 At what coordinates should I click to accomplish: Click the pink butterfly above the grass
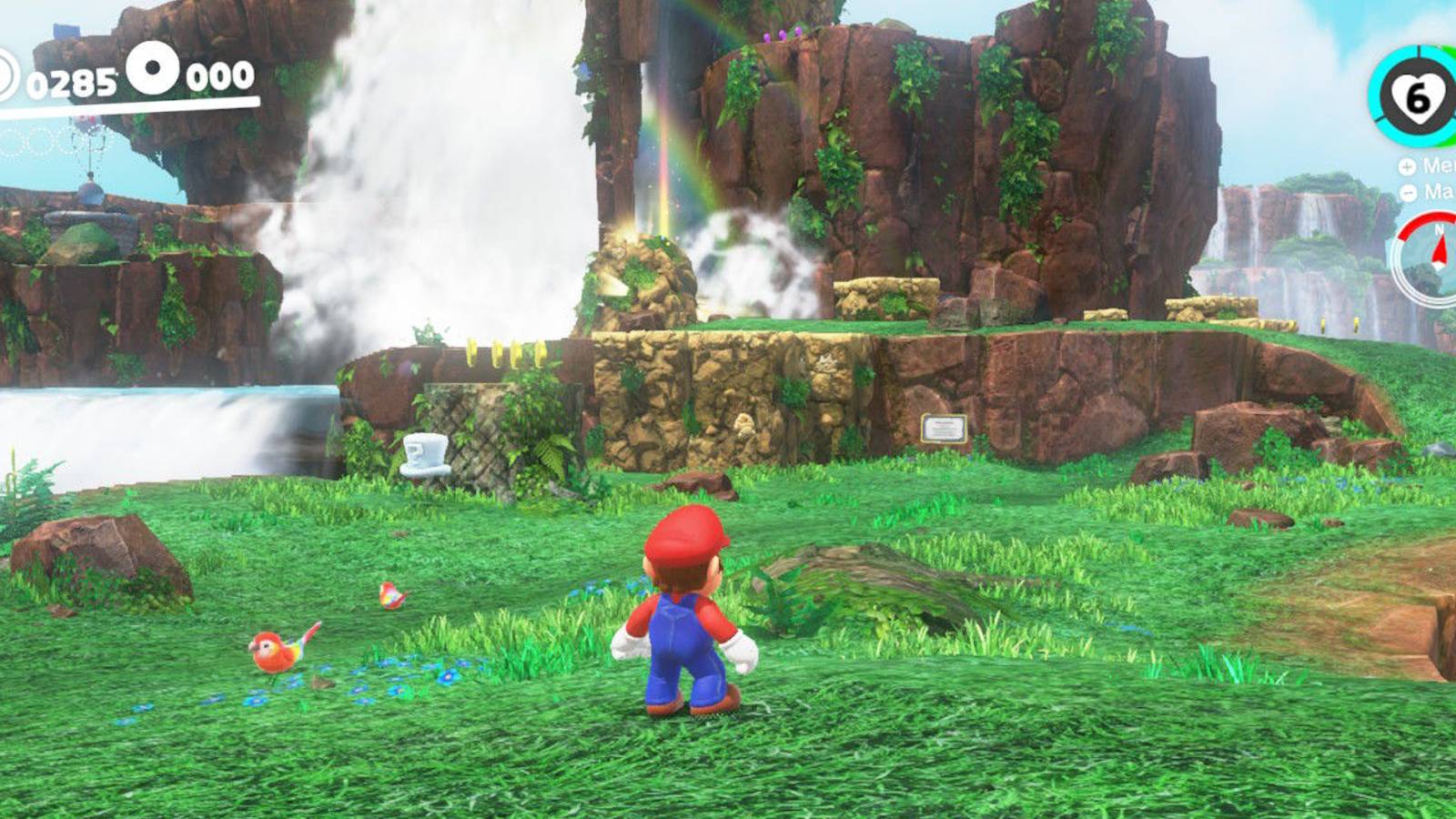coord(391,593)
